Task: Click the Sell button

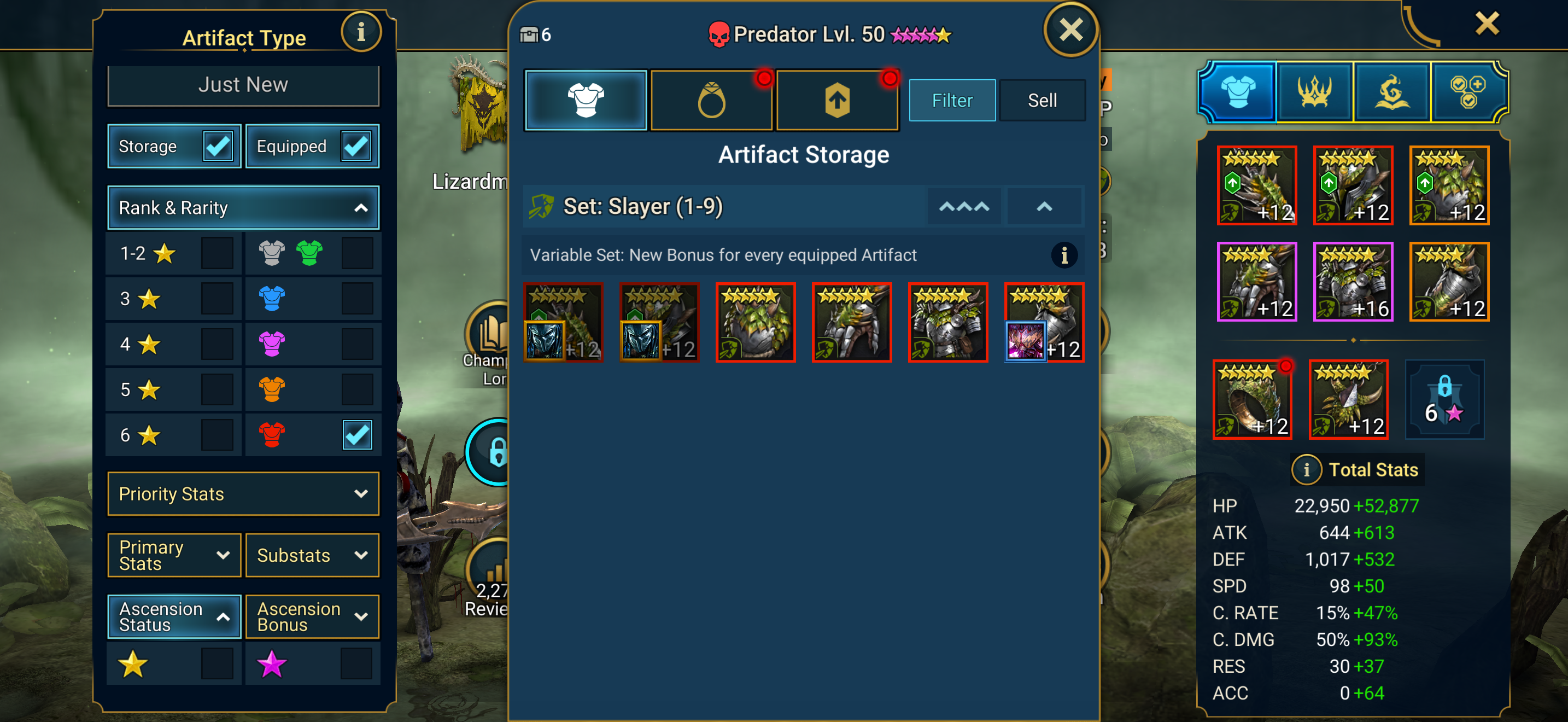Action: tap(1042, 101)
